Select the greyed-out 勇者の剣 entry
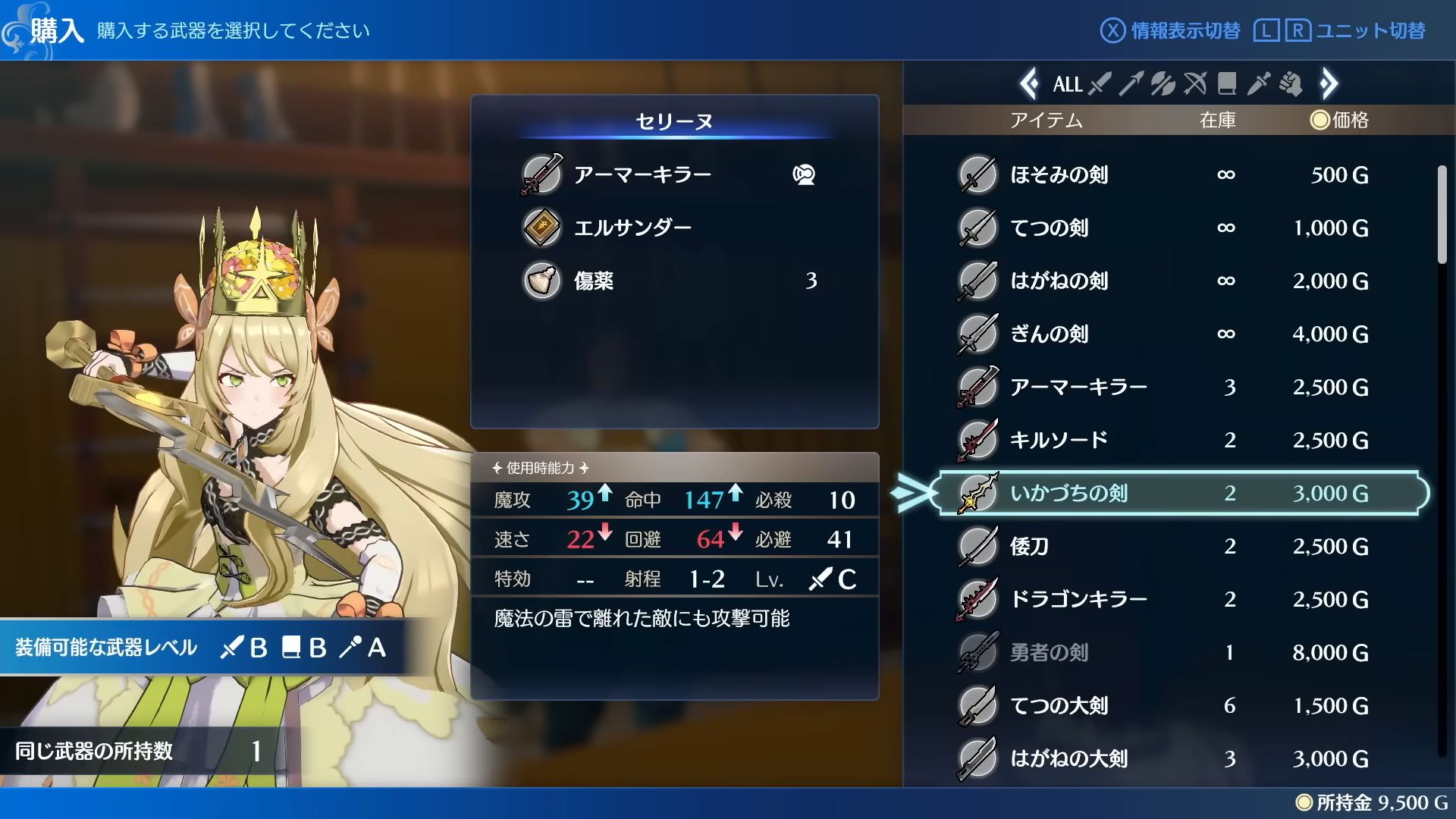 click(x=1049, y=653)
